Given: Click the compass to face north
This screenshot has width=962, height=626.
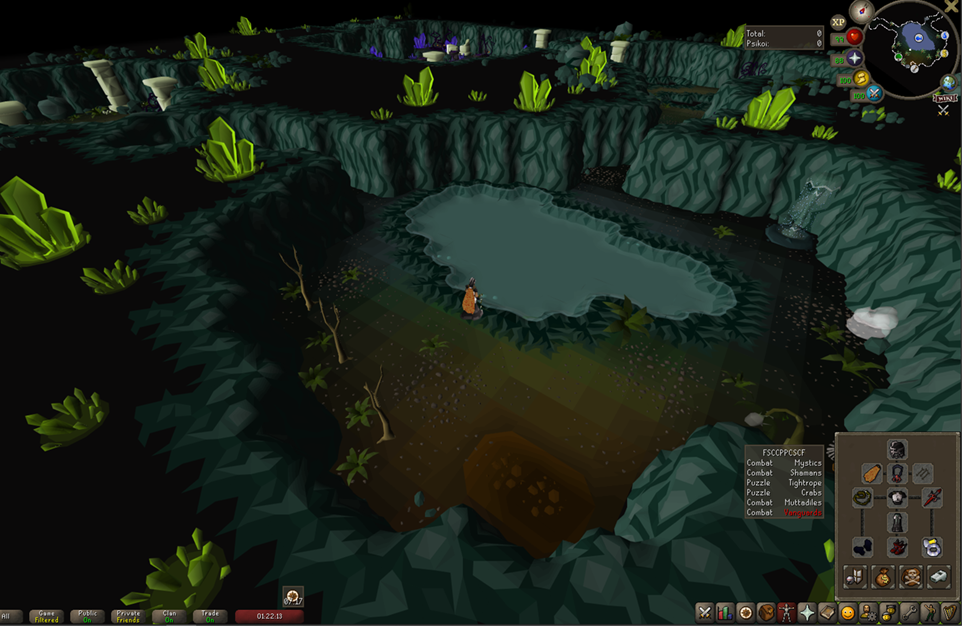Looking at the screenshot, I should pyautogui.click(x=861, y=11).
